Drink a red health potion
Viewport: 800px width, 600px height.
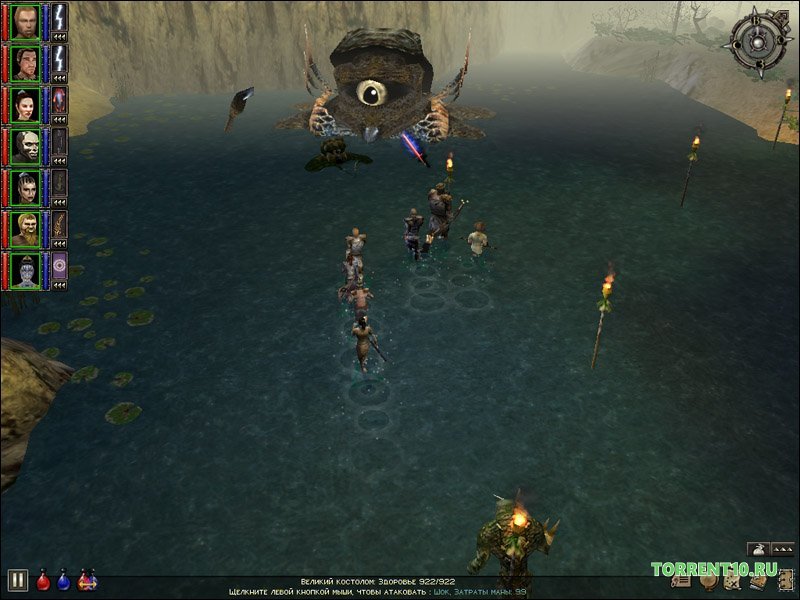pos(44,580)
